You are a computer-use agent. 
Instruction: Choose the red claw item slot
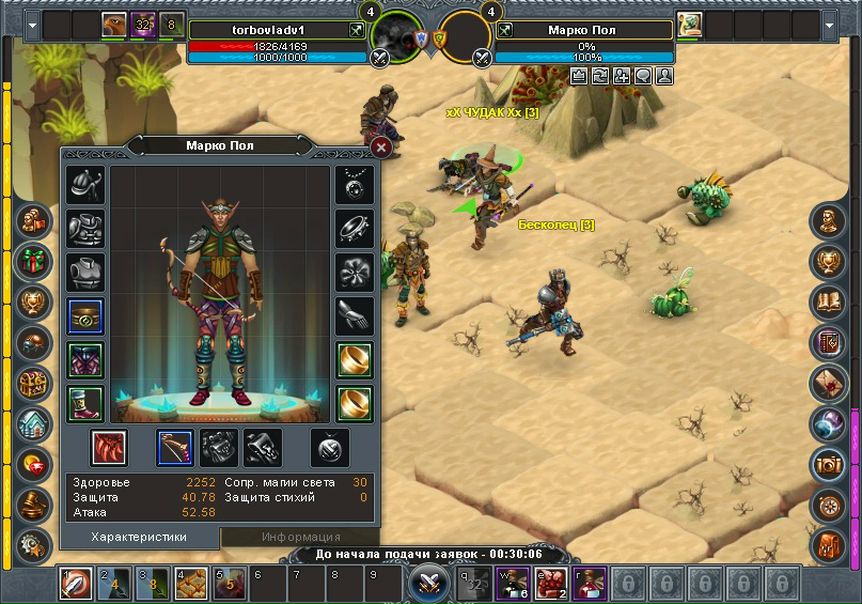pos(108,447)
